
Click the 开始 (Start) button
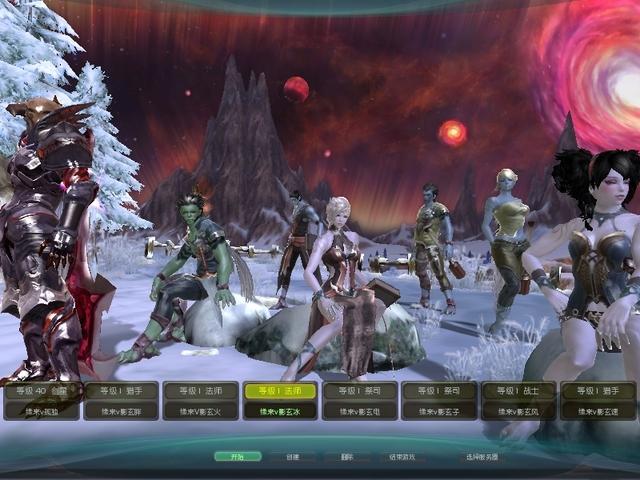(x=237, y=456)
